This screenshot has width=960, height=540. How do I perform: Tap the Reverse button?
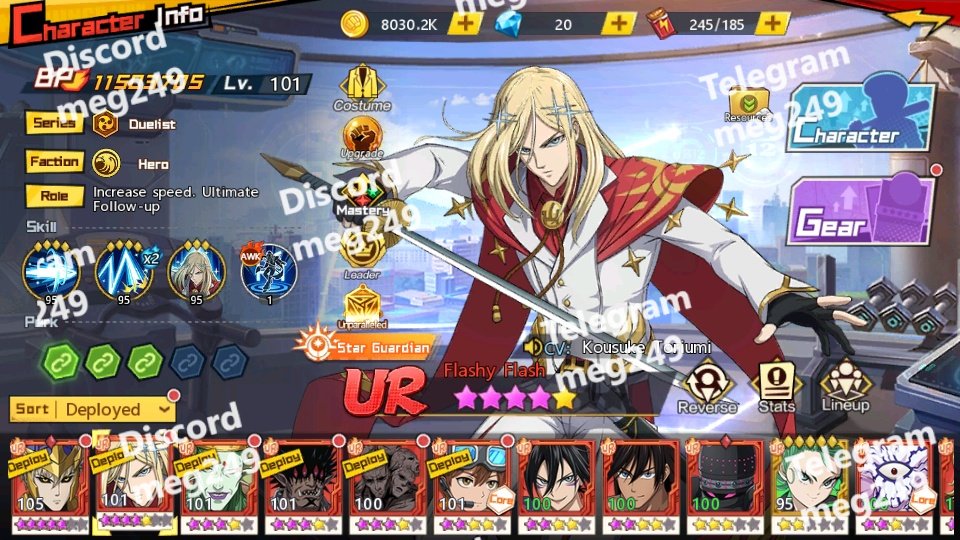point(707,386)
